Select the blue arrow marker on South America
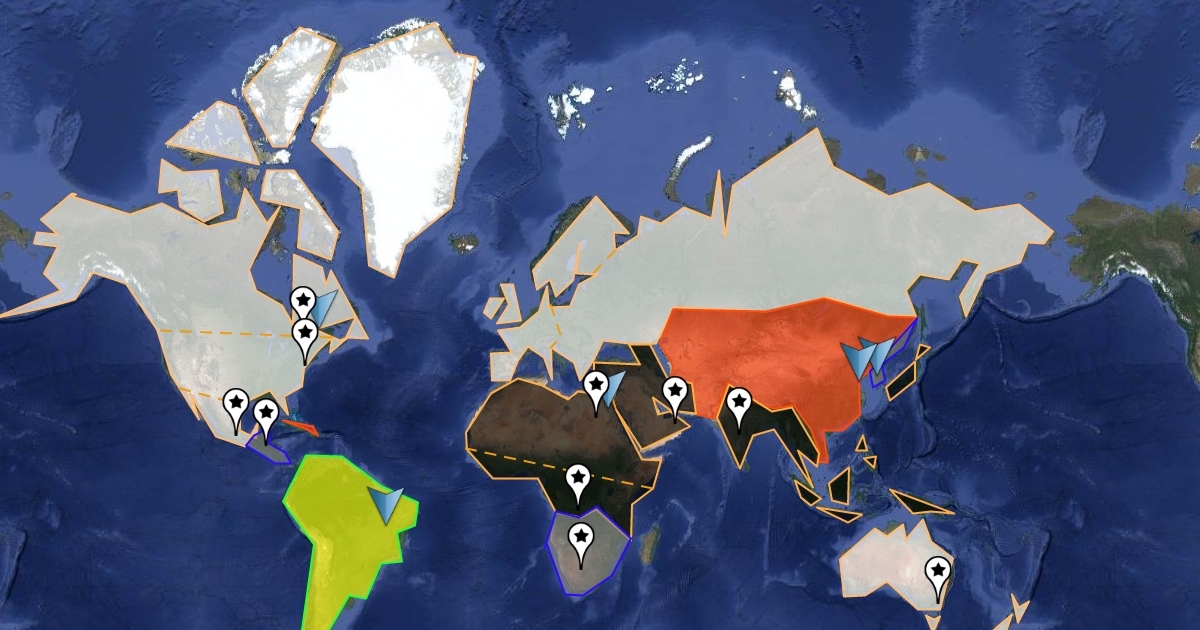 387,503
